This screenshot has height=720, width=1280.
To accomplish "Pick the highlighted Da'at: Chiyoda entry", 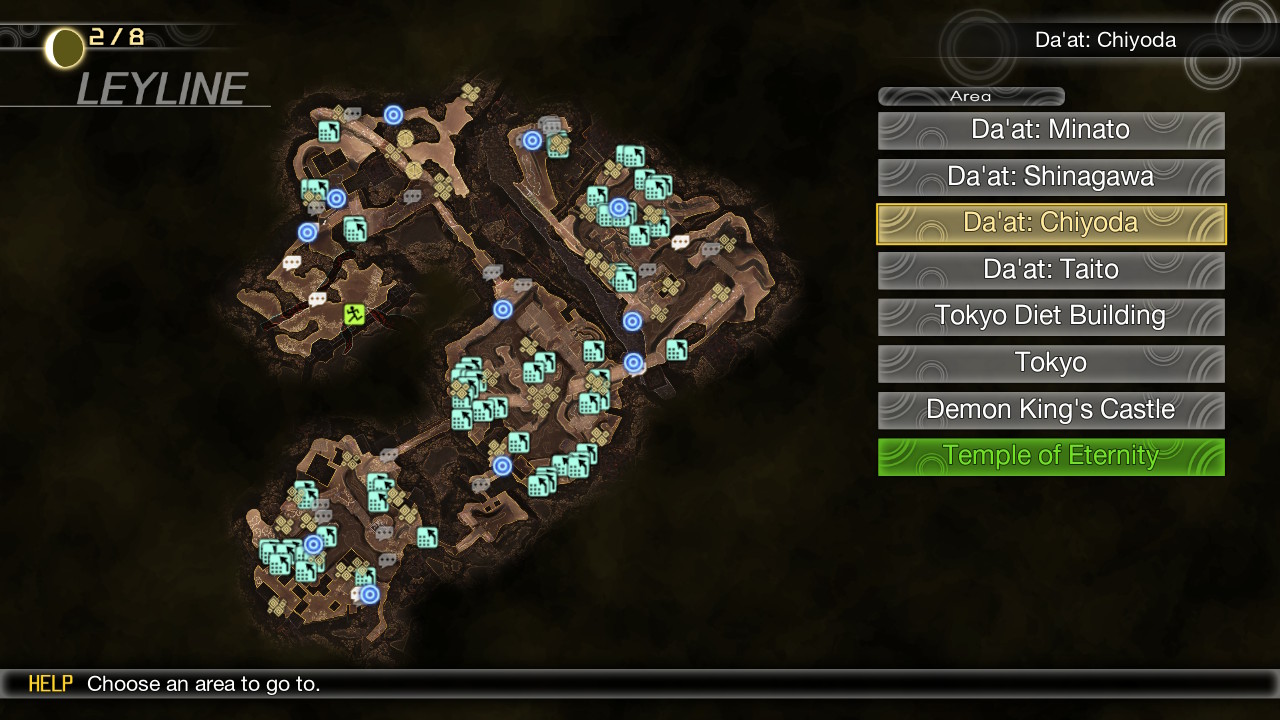I will click(1050, 223).
